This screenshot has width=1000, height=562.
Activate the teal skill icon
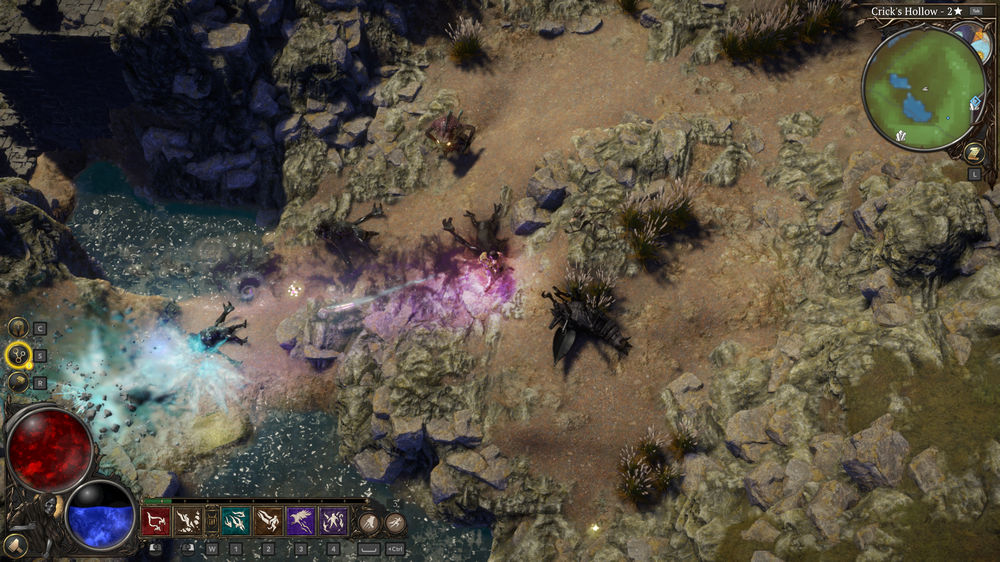236,521
